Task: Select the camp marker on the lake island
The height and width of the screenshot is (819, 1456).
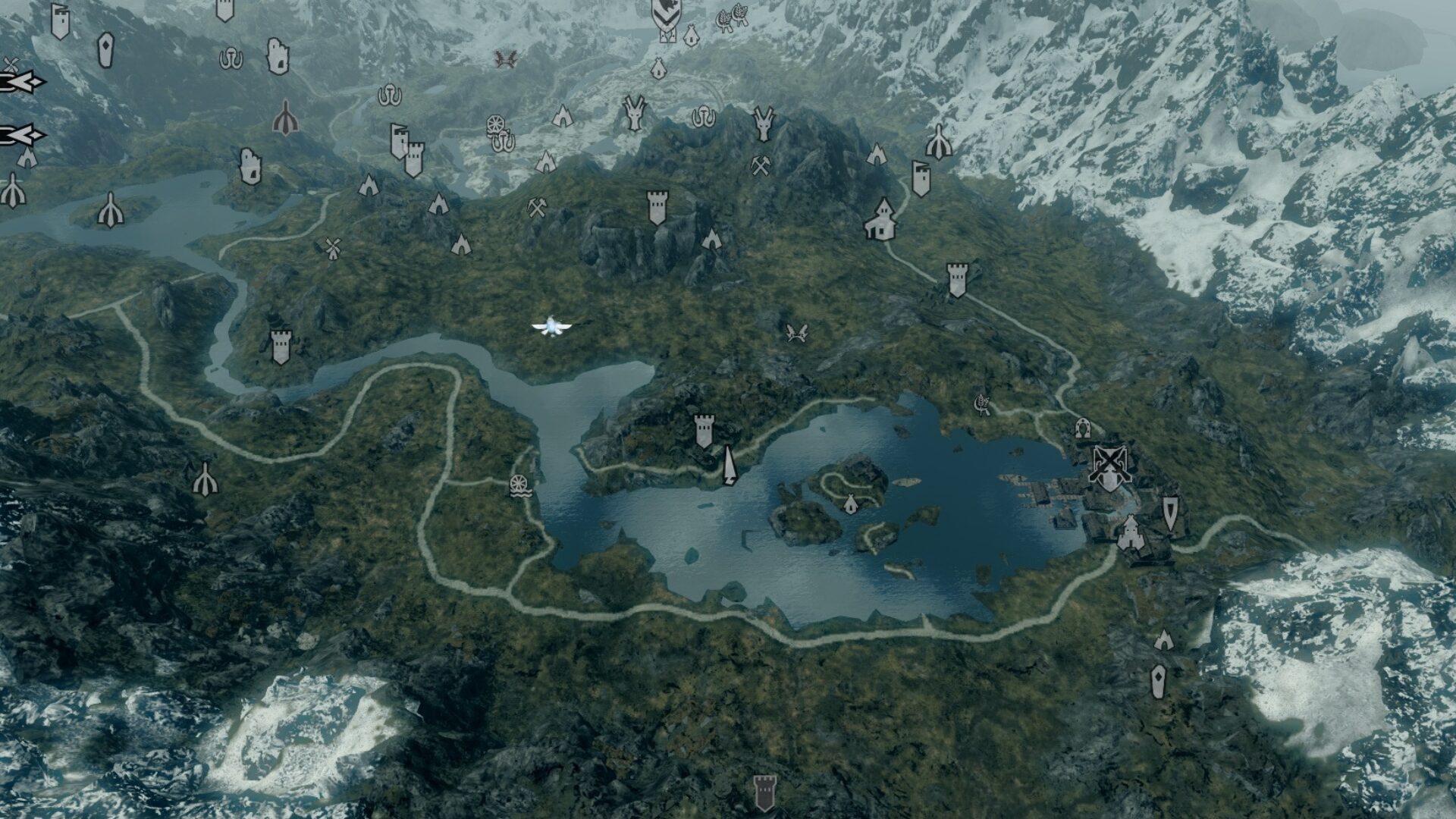Action: [x=850, y=503]
